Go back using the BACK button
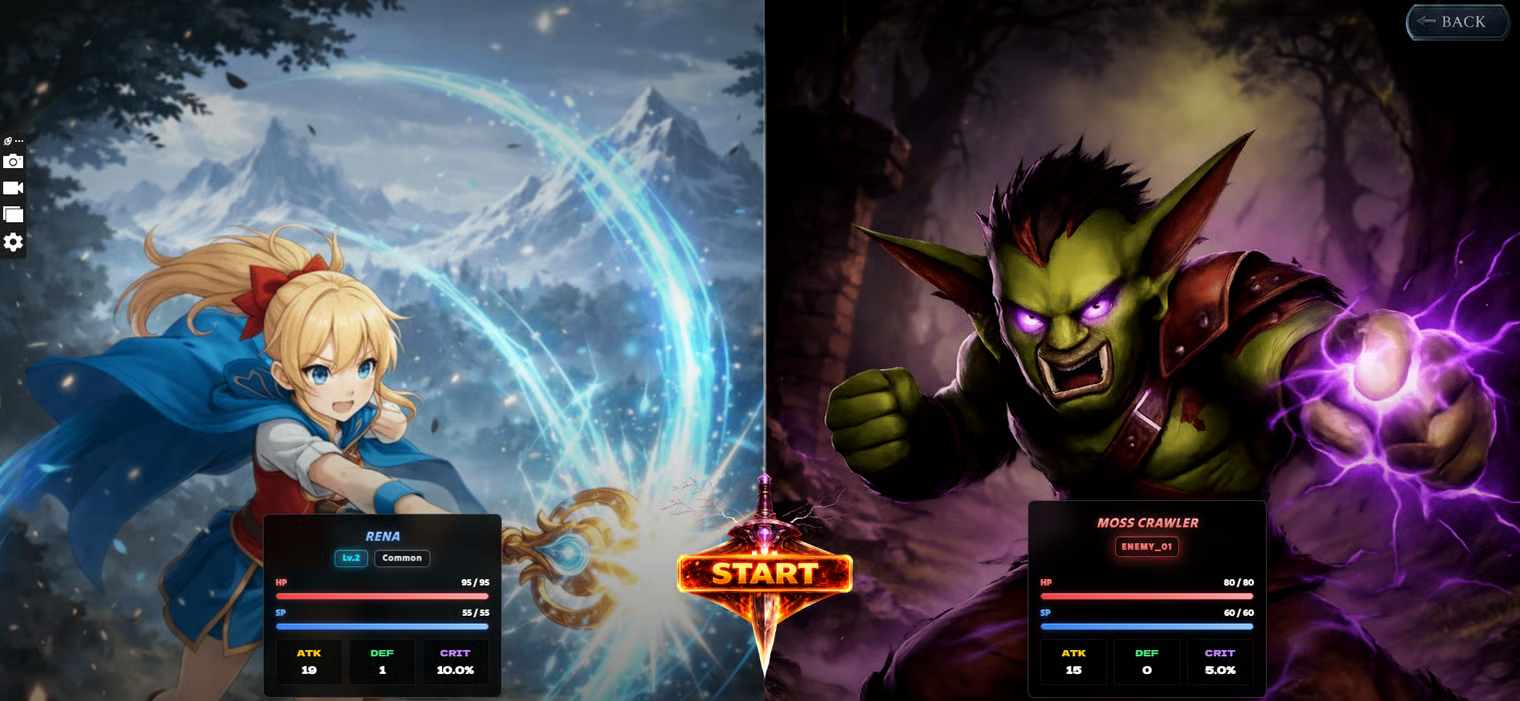Viewport: 1520px width, 701px height. coord(1457,22)
